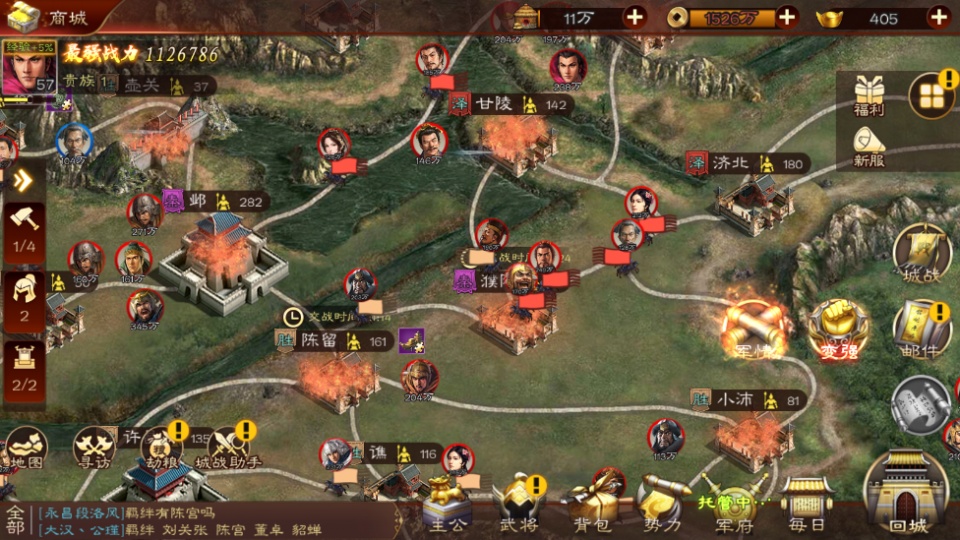This screenshot has height=540, width=960.
Task: Toggle the four-square grid menu button
Action: pyautogui.click(x=931, y=96)
